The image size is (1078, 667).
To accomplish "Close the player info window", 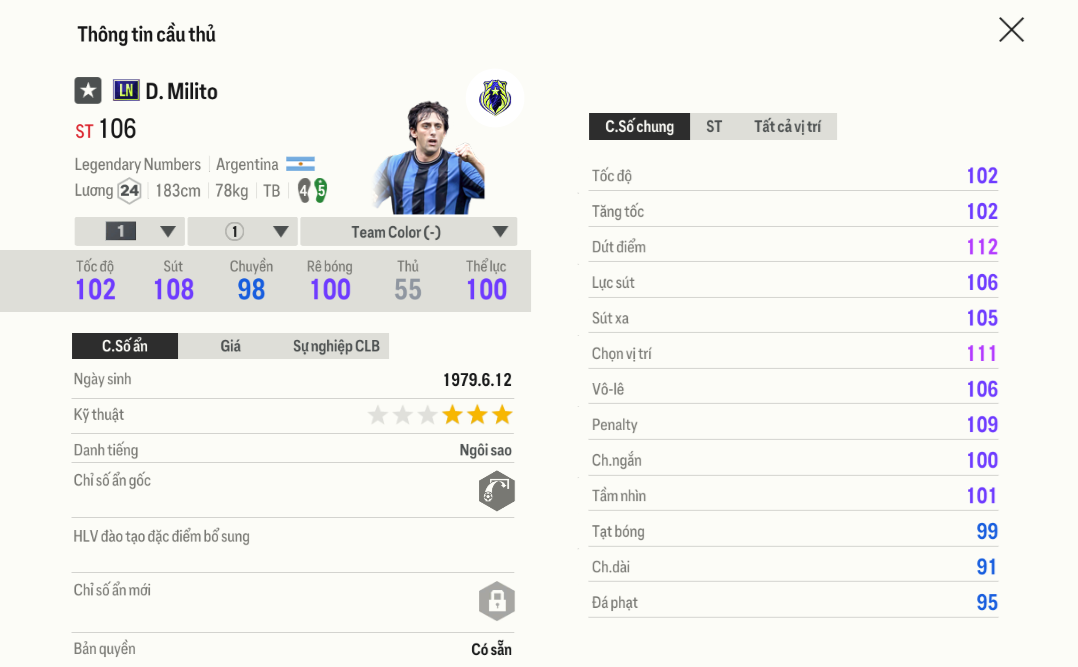I will pyautogui.click(x=1011, y=30).
